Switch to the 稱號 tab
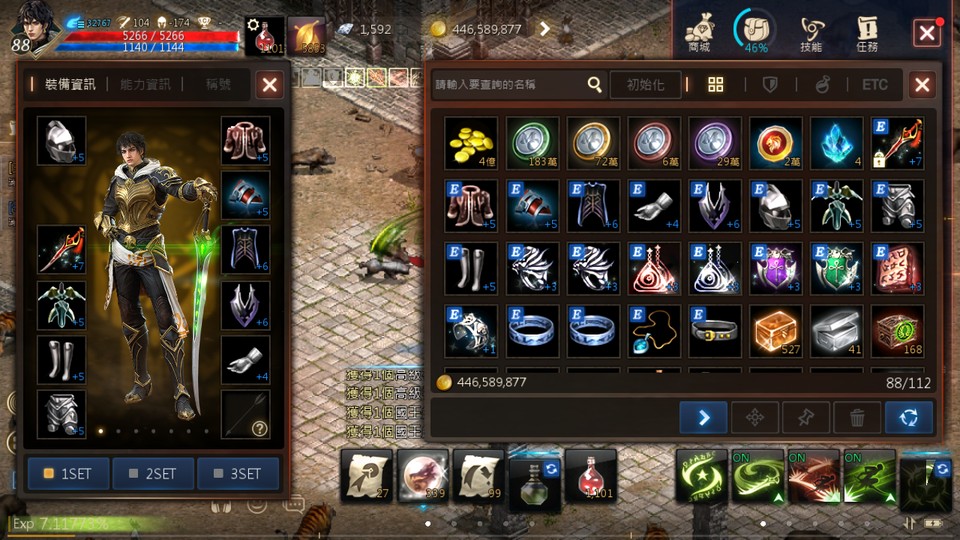960x540 pixels. tap(219, 85)
